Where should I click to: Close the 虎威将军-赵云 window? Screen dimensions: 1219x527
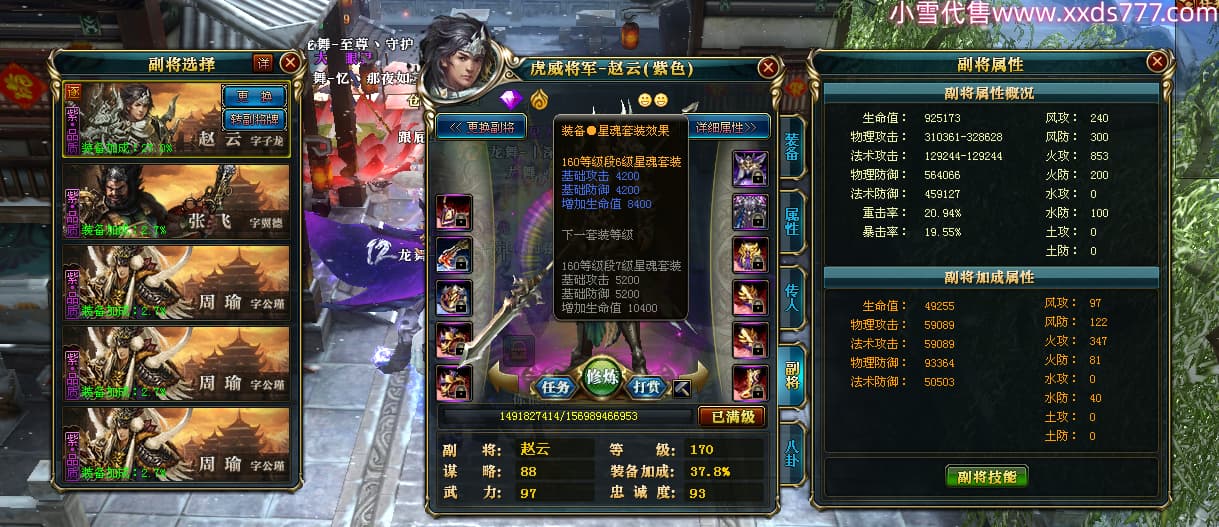tap(768, 68)
